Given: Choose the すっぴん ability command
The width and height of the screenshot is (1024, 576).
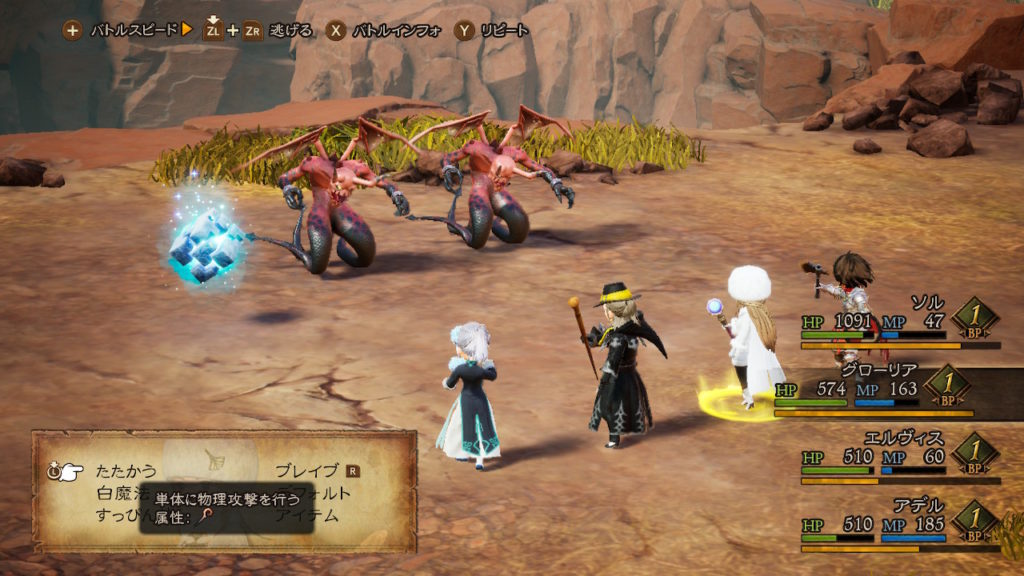Looking at the screenshot, I should (x=116, y=516).
